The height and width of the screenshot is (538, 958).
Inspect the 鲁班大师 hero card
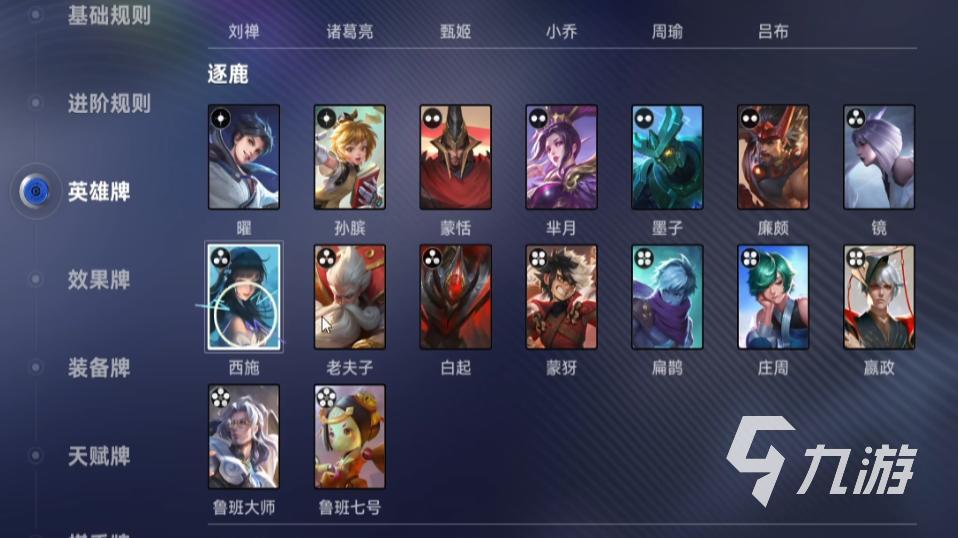click(x=244, y=437)
